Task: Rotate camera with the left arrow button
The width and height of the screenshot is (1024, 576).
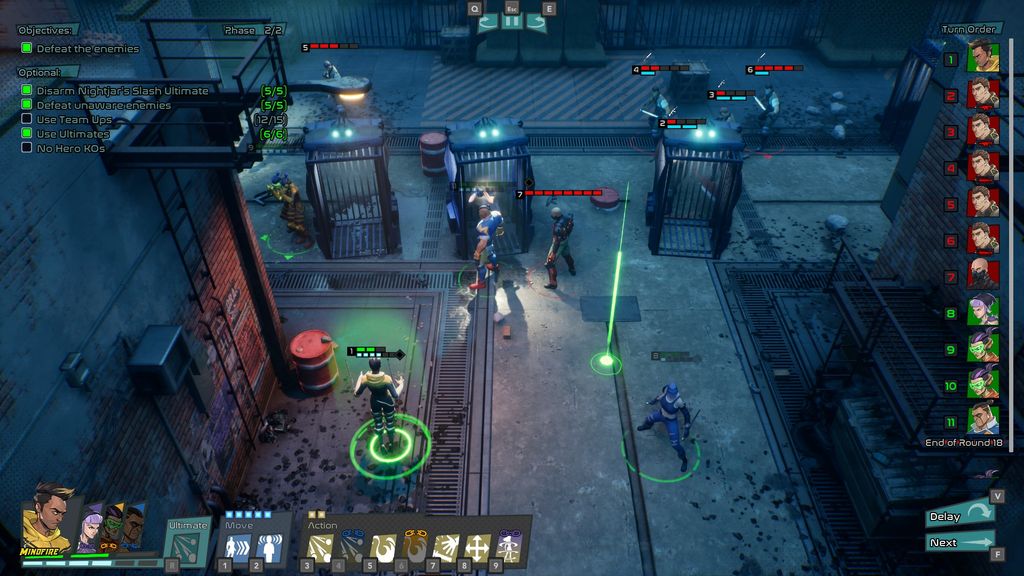Action: pyautogui.click(x=487, y=22)
